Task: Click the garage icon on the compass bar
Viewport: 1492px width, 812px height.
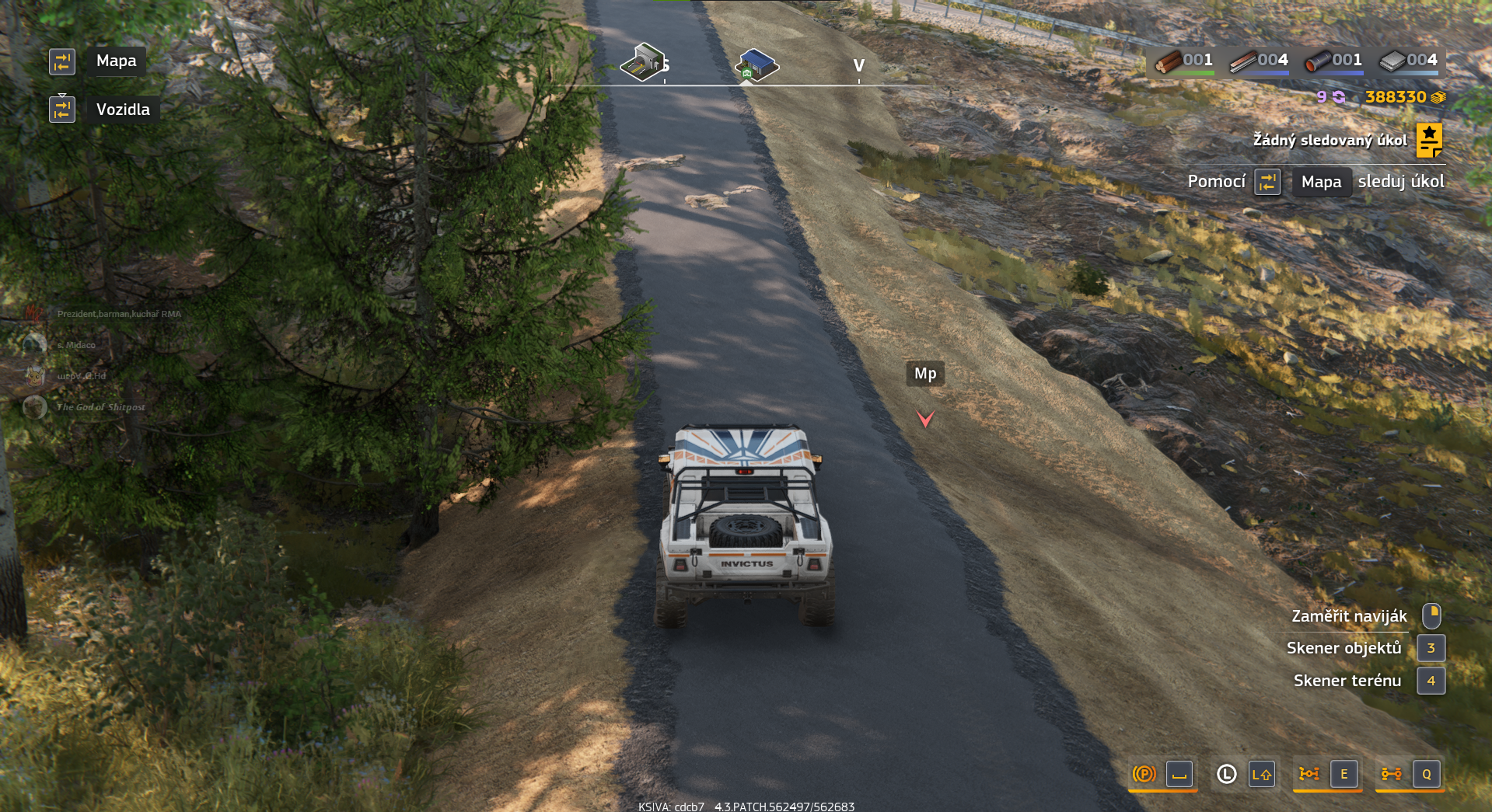Action: 644,64
